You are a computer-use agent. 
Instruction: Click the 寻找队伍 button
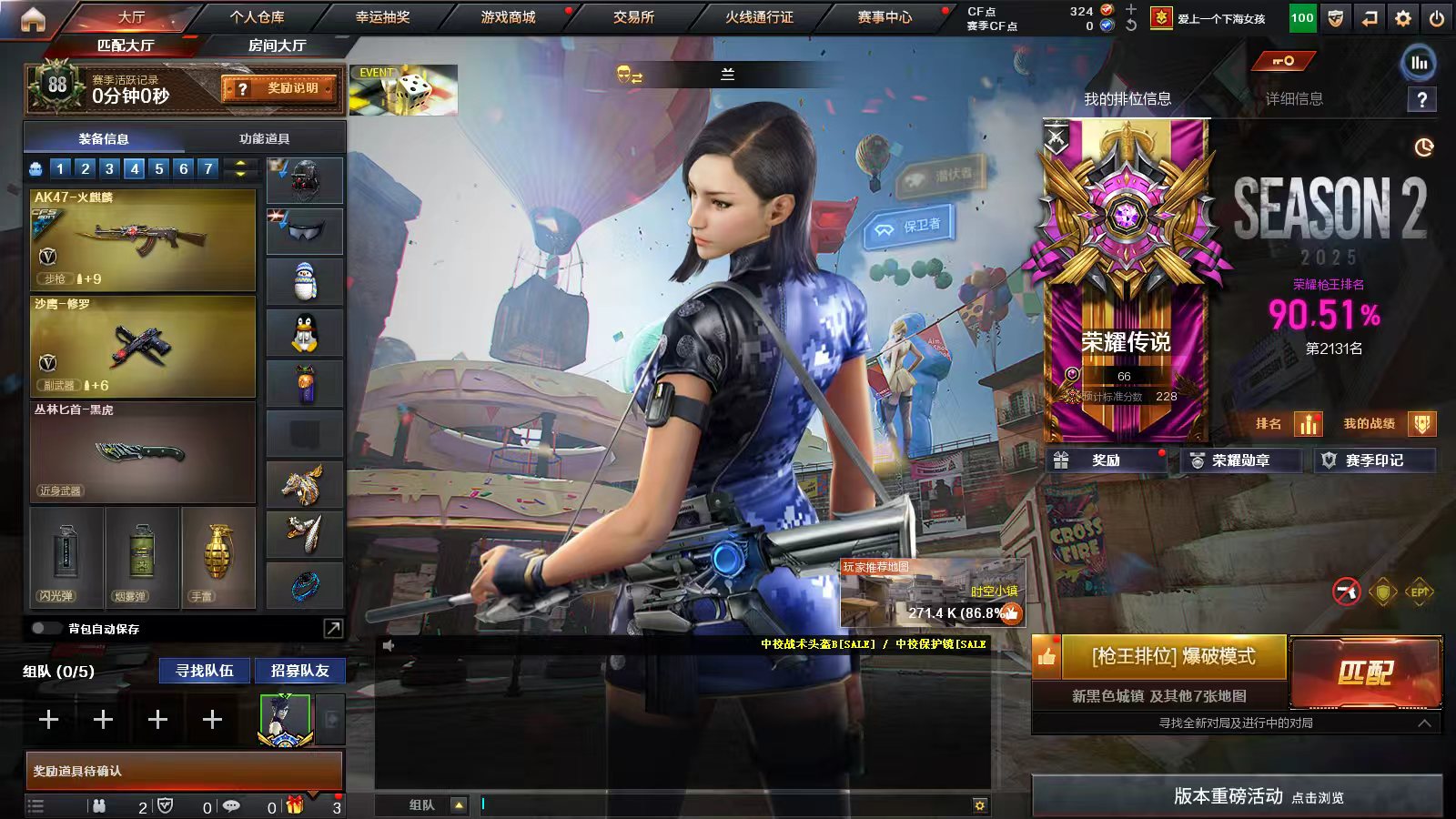[205, 671]
